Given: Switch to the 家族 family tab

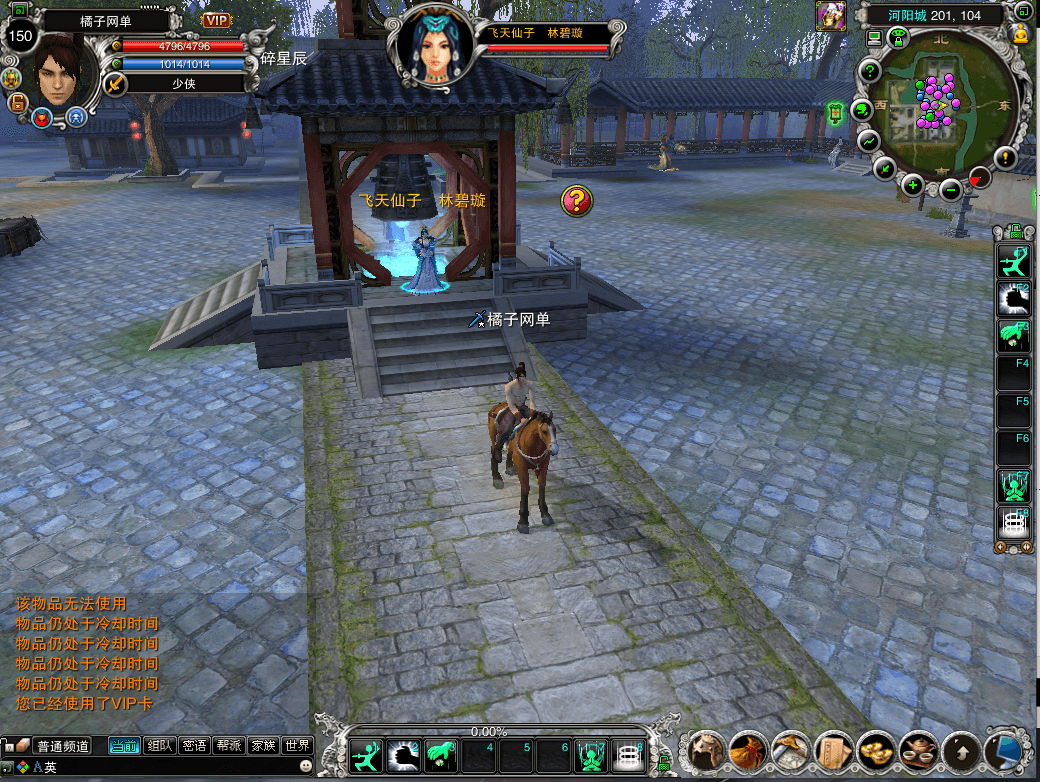Looking at the screenshot, I should click(x=263, y=745).
